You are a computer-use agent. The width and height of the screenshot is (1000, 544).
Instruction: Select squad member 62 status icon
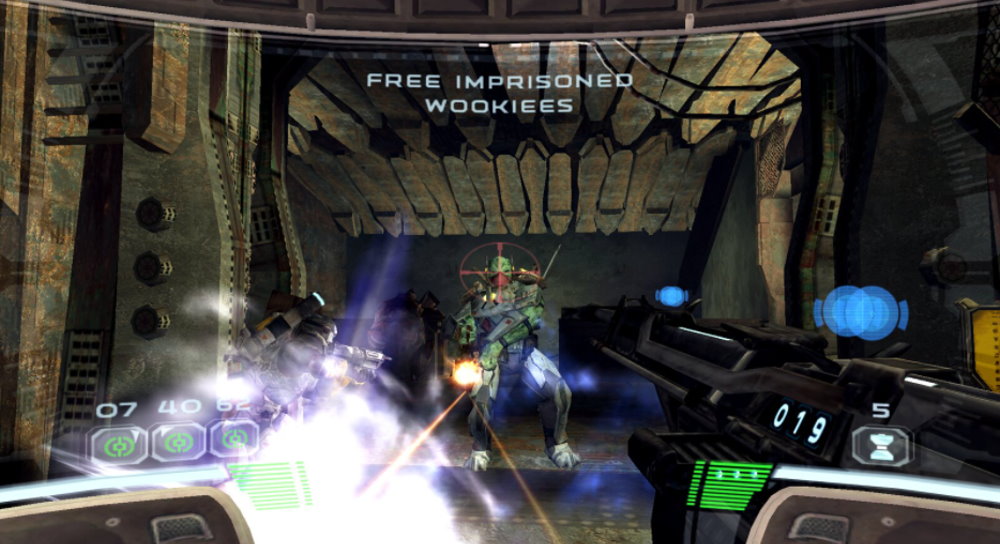click(233, 439)
